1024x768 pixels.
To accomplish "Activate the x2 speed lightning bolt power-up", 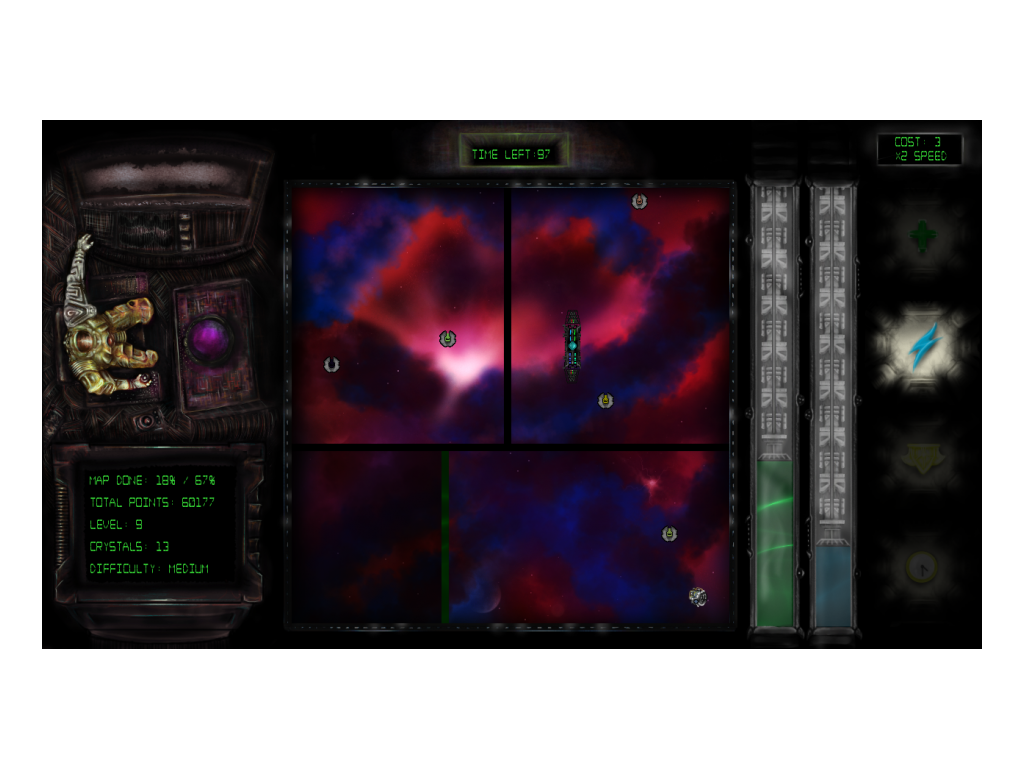I will pyautogui.click(x=922, y=346).
